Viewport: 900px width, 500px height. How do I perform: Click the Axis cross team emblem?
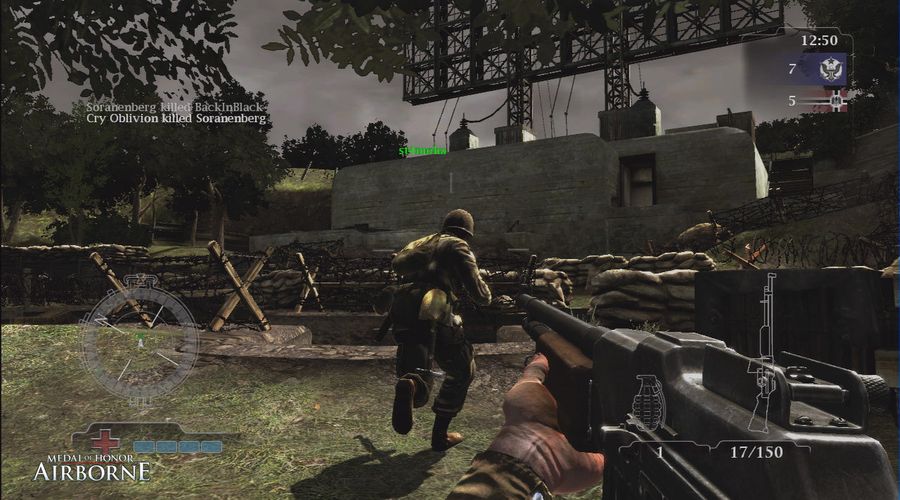(x=832, y=100)
